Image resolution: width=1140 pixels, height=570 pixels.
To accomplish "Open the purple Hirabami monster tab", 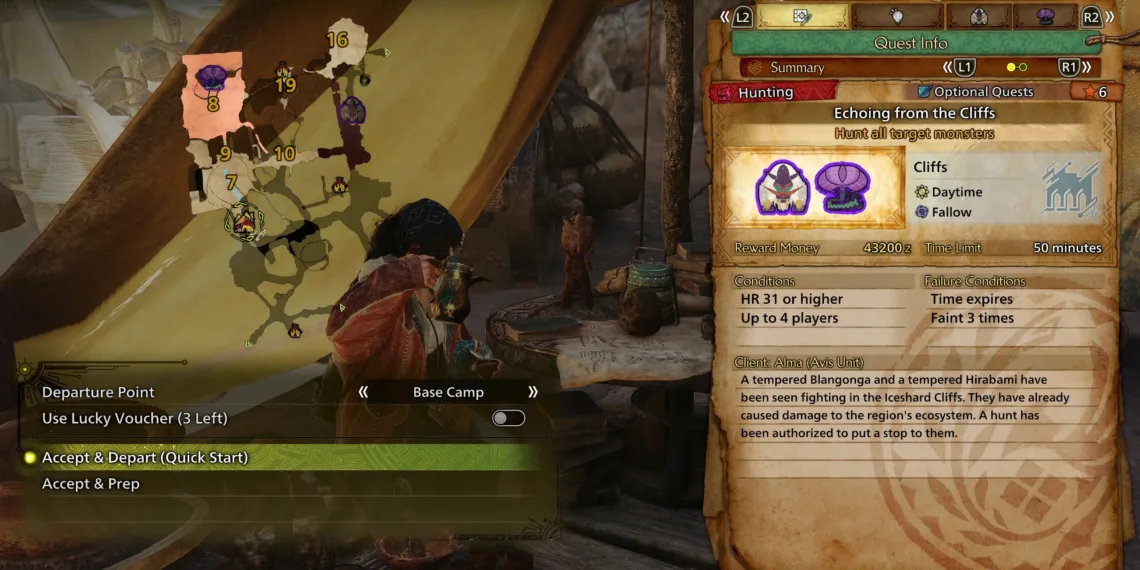I will 1046,16.
